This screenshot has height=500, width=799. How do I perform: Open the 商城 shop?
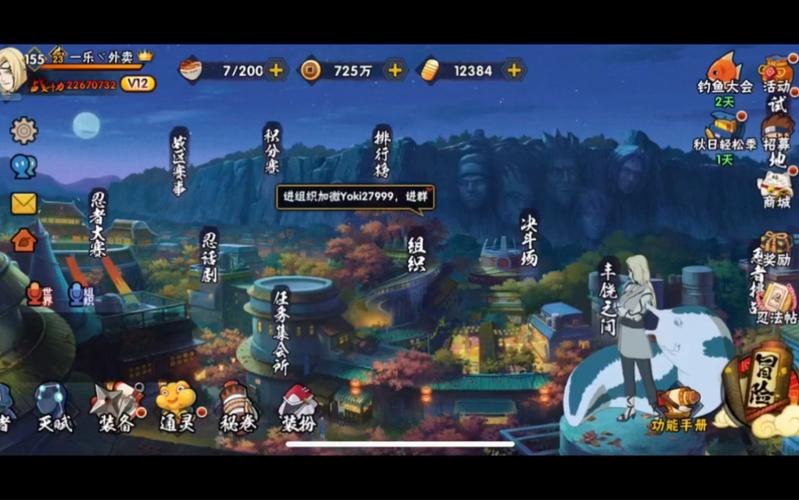tap(776, 189)
